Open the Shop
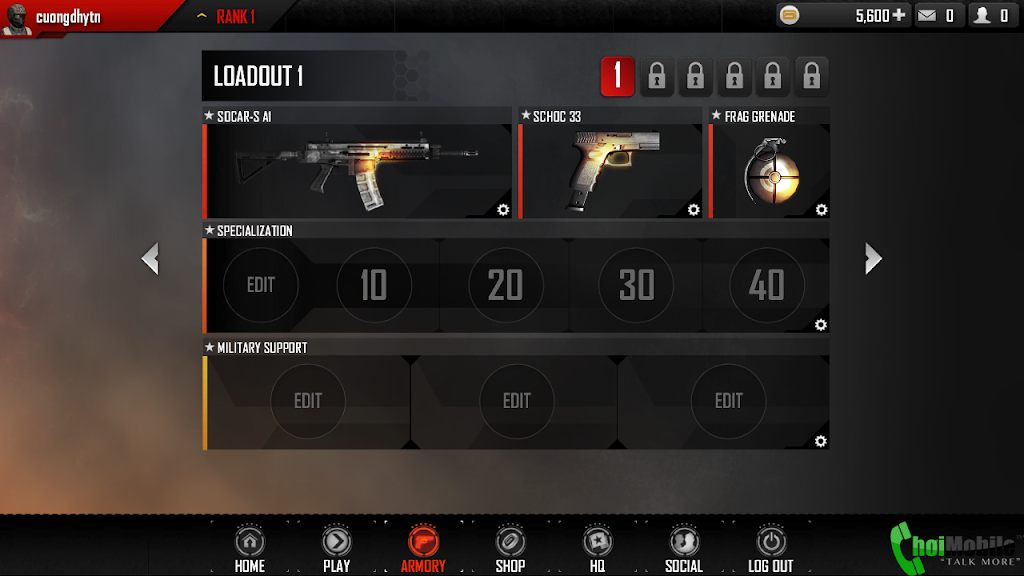The width and height of the screenshot is (1024, 576). [x=510, y=548]
